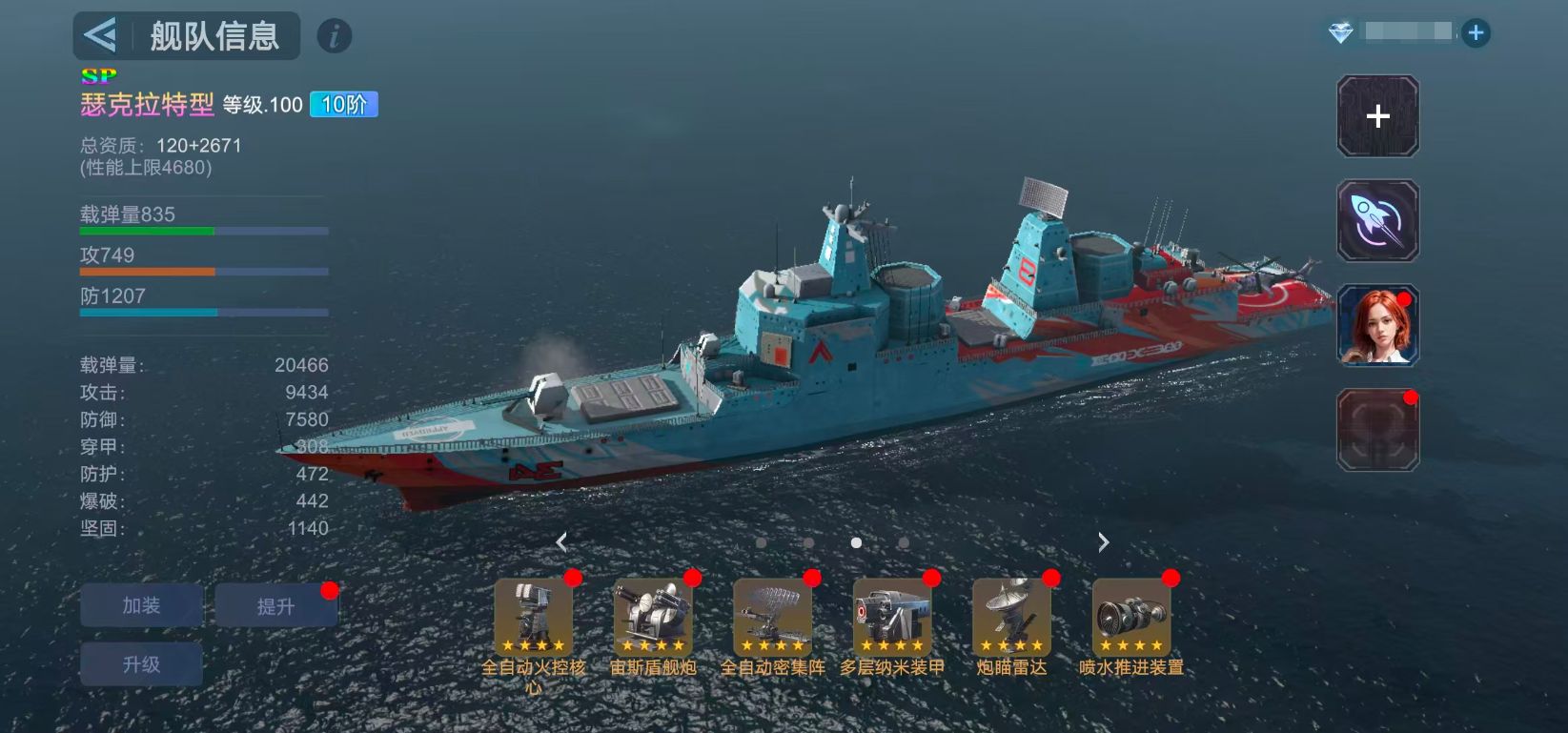
Task: Tap the empty plus slot on the right
Action: point(1377,116)
